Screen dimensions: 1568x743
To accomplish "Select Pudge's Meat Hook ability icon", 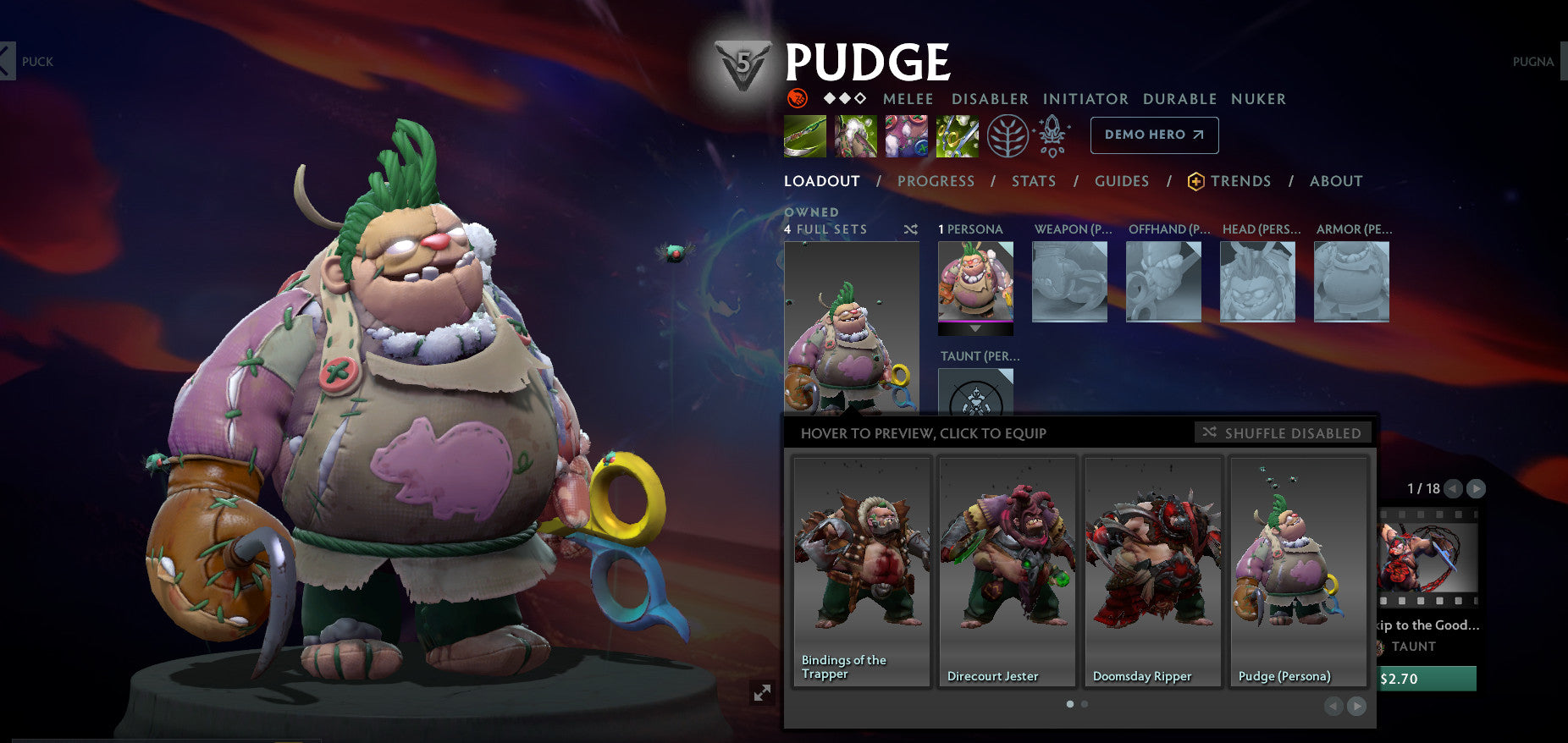I will 803,135.
